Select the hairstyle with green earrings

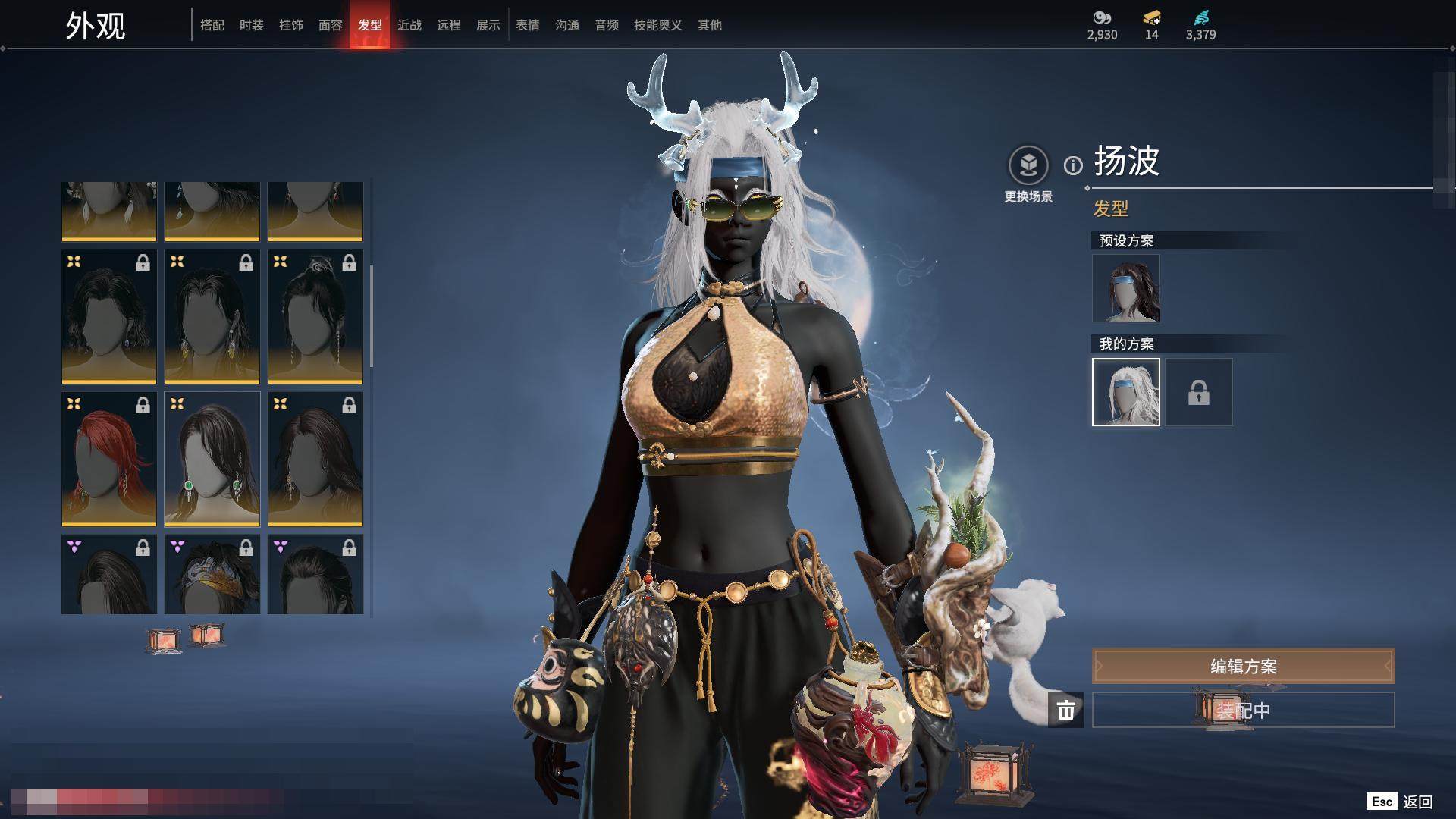(x=212, y=459)
